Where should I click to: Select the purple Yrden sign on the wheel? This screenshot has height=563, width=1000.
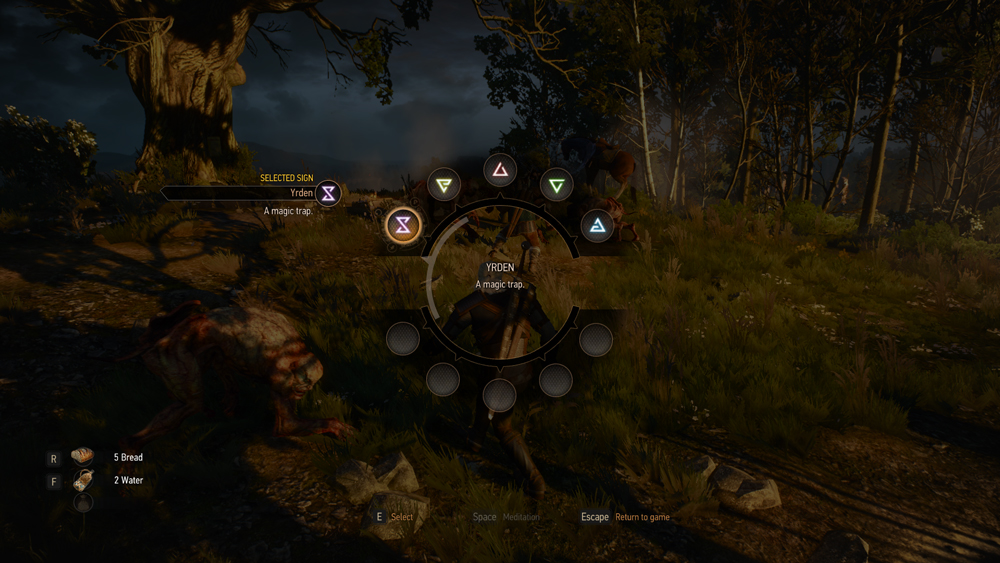pyautogui.click(x=403, y=225)
